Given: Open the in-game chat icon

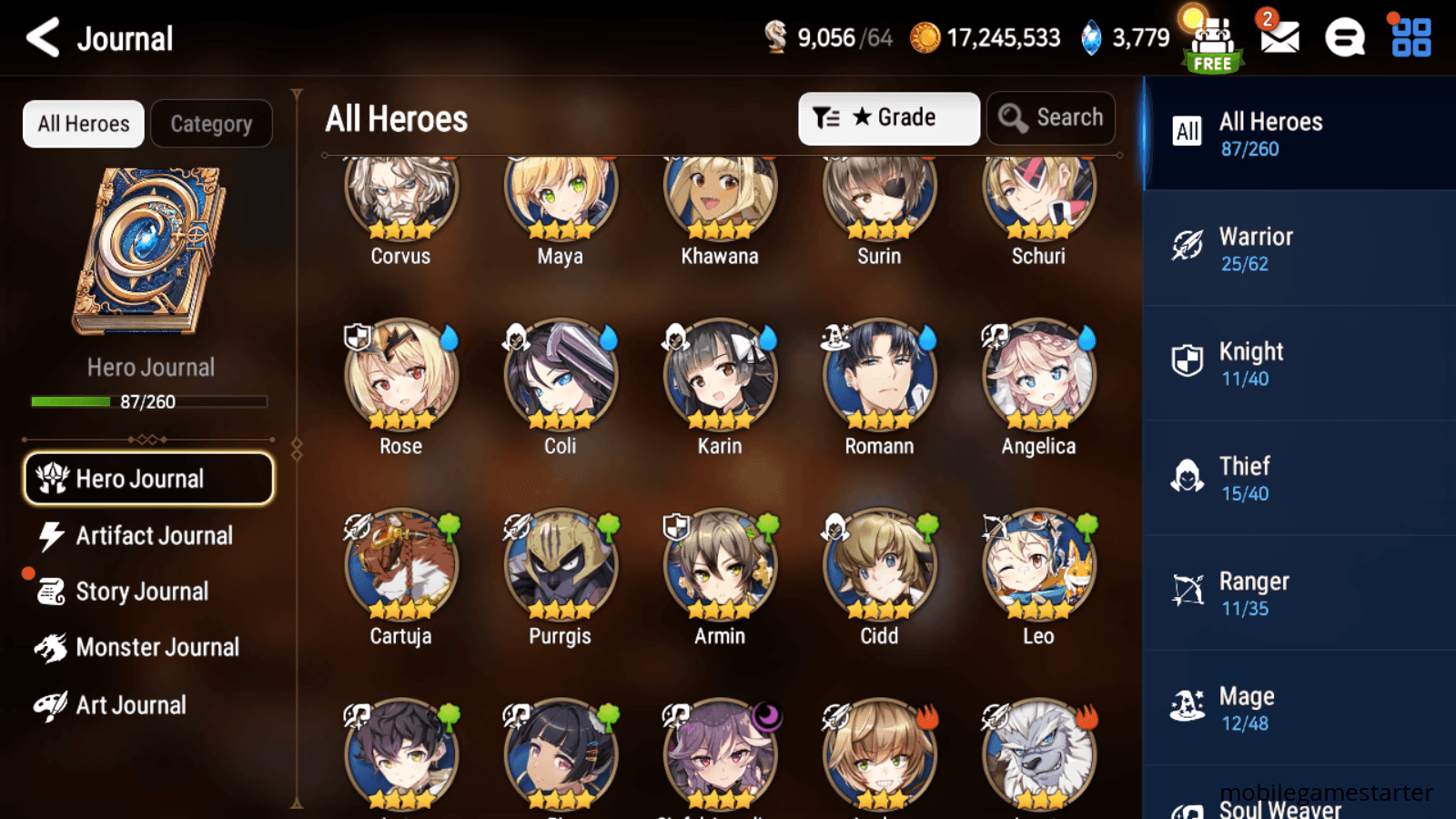Looking at the screenshot, I should (1344, 36).
